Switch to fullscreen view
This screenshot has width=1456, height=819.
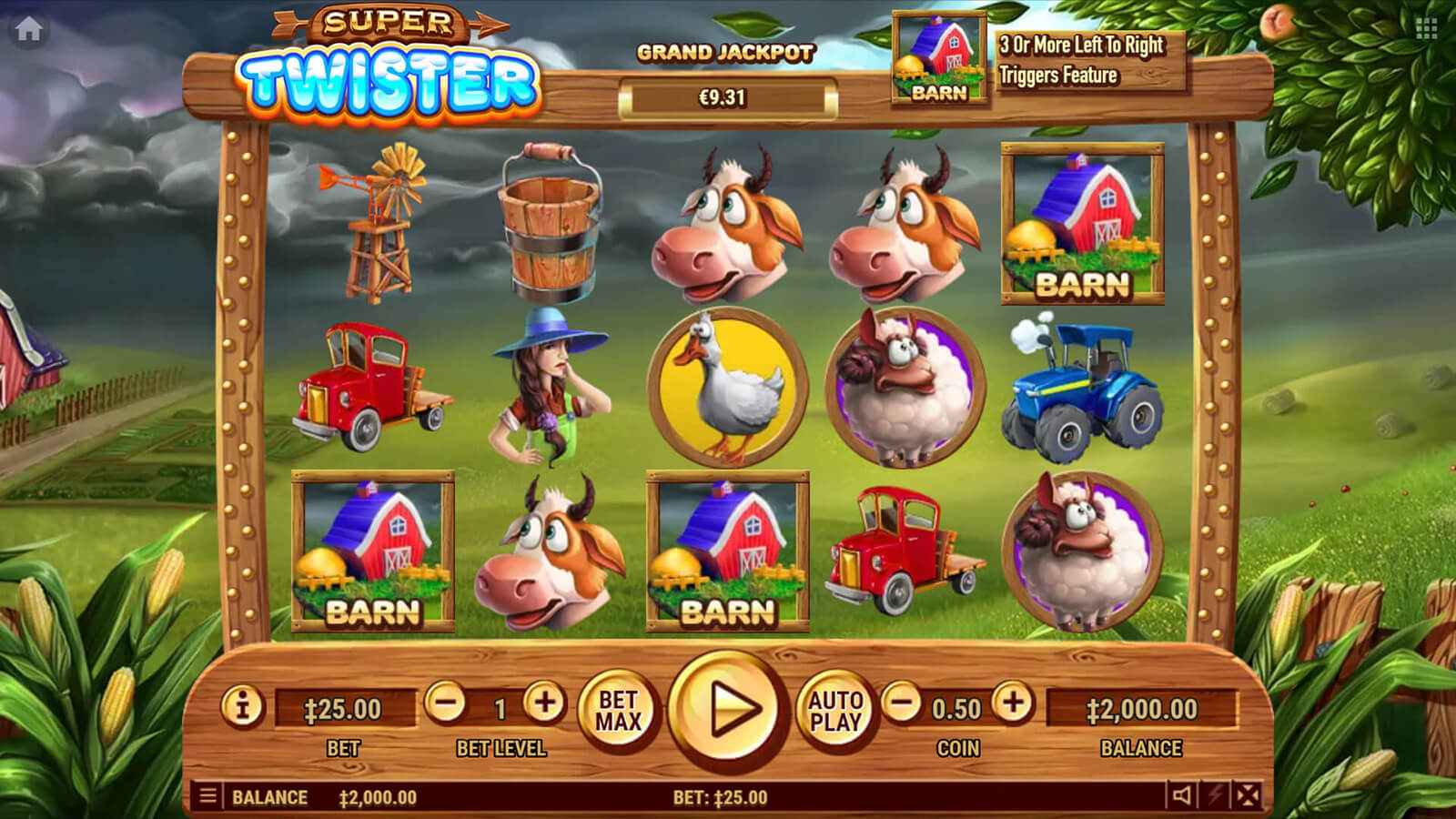1249,796
